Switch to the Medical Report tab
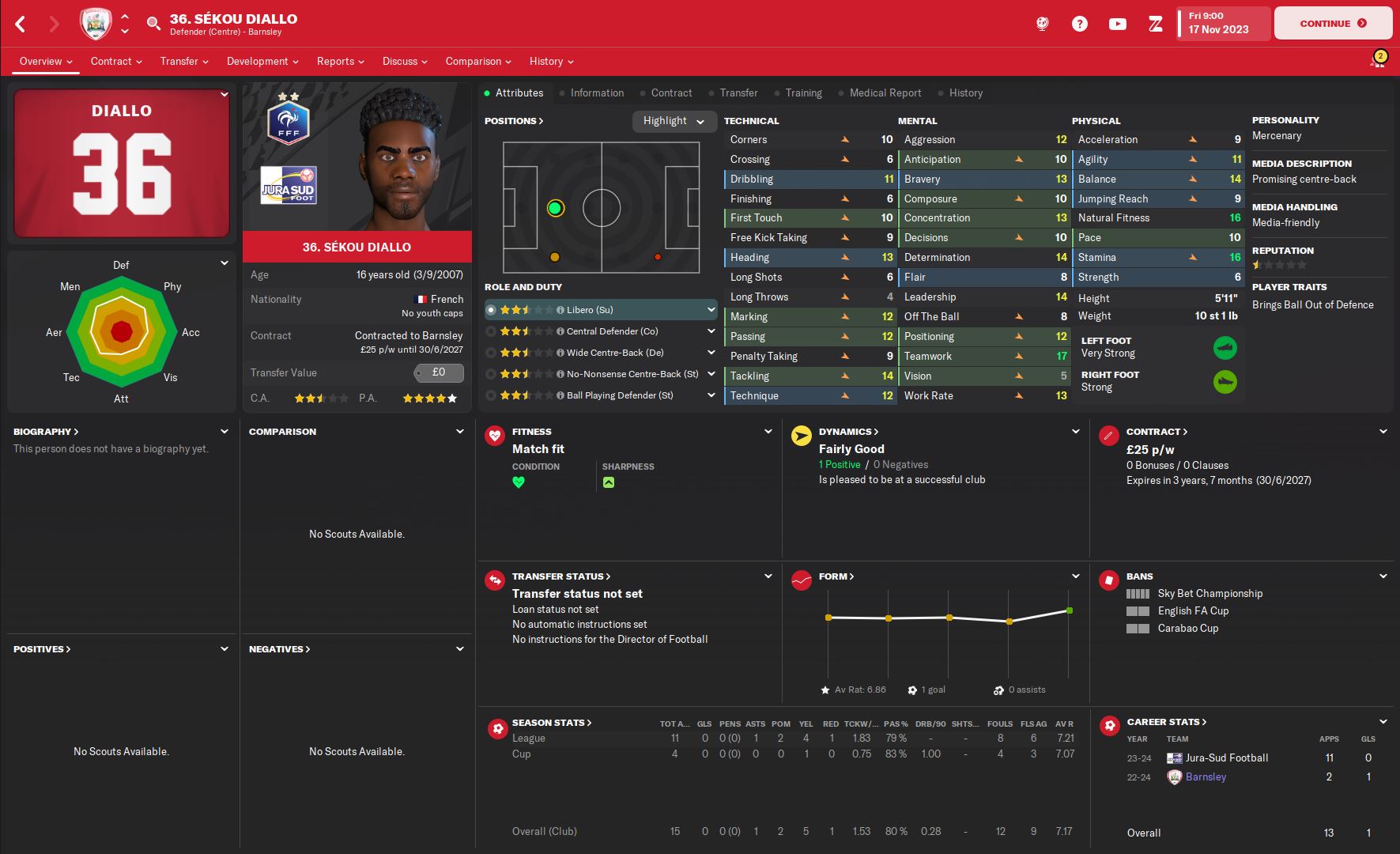Screen dimensions: 1400x854 click(x=885, y=93)
